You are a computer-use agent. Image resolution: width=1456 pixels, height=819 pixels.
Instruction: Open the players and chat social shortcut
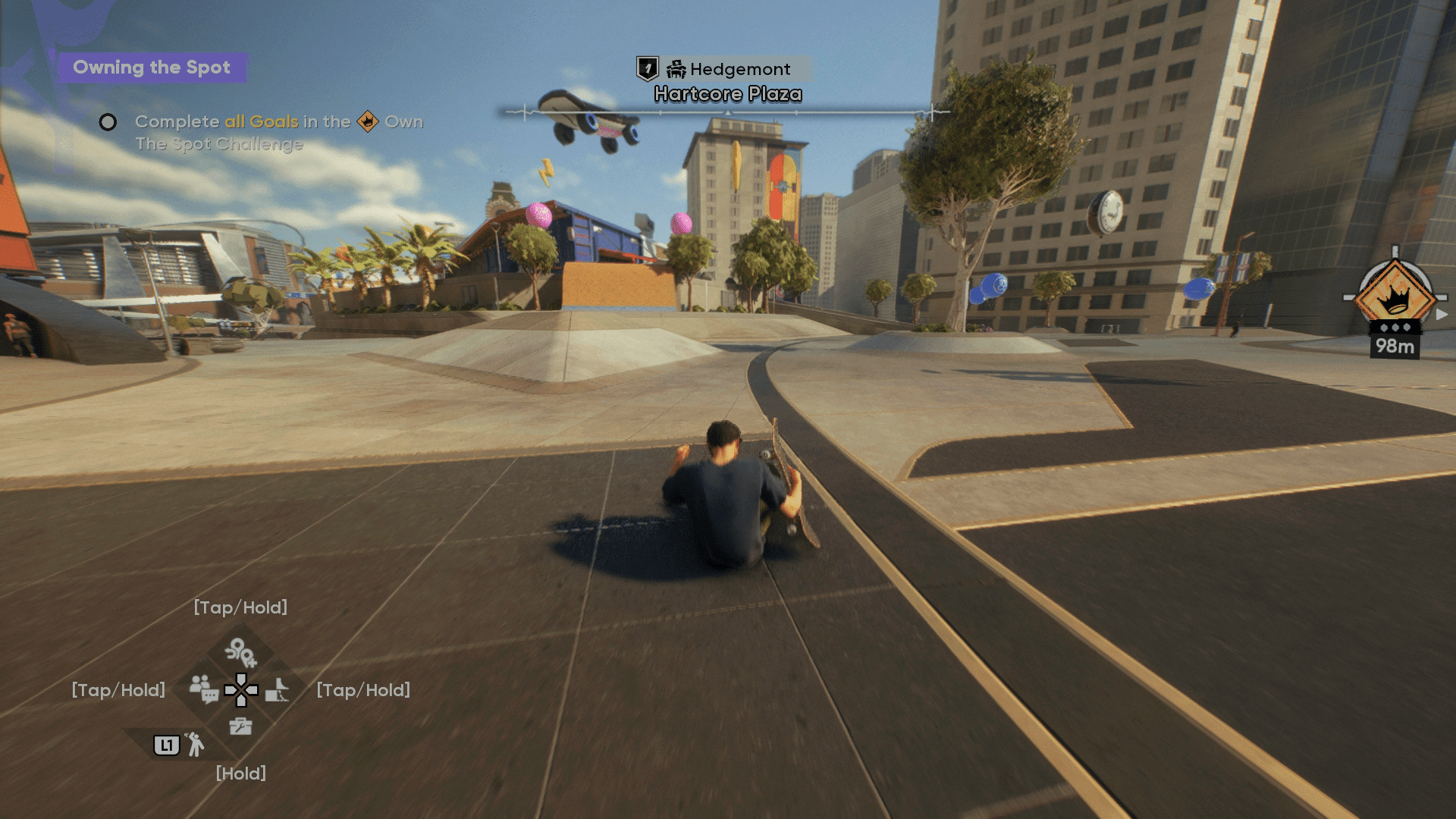point(203,689)
